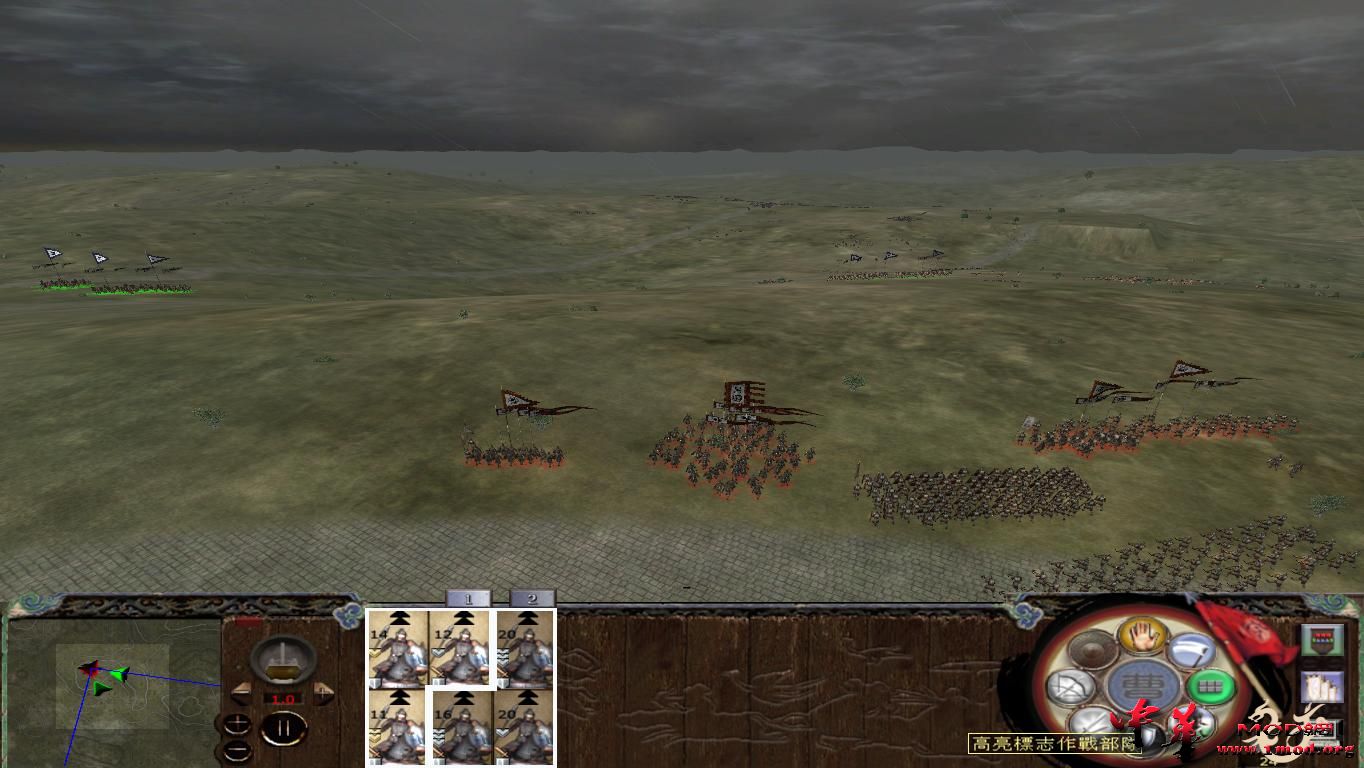Click the bow missile icon on the radial menu
Image resolution: width=1364 pixels, height=768 pixels.
point(1069,686)
